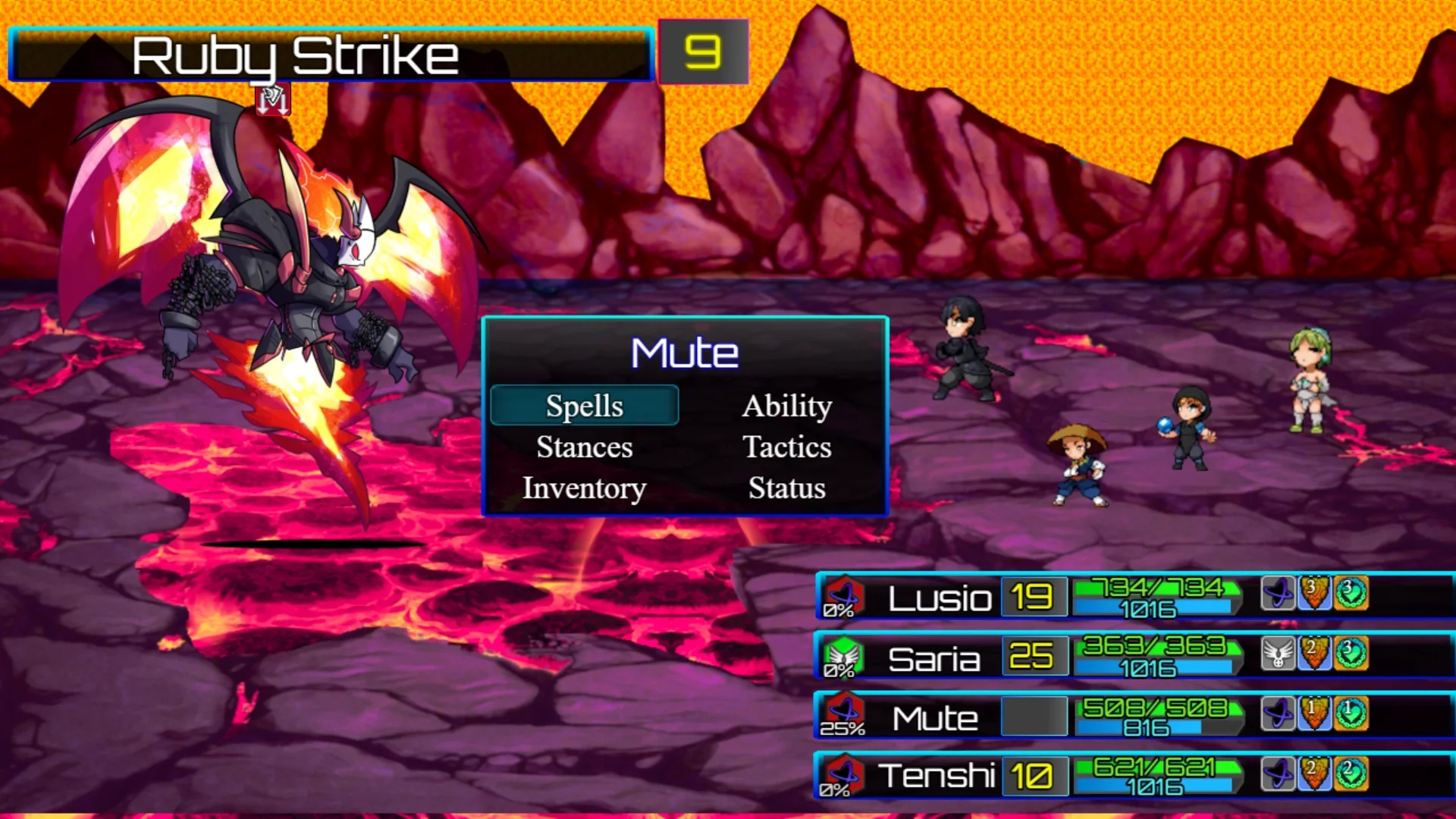
Task: Click the enemy debuff icon under Ruby Strike
Action: [x=272, y=100]
